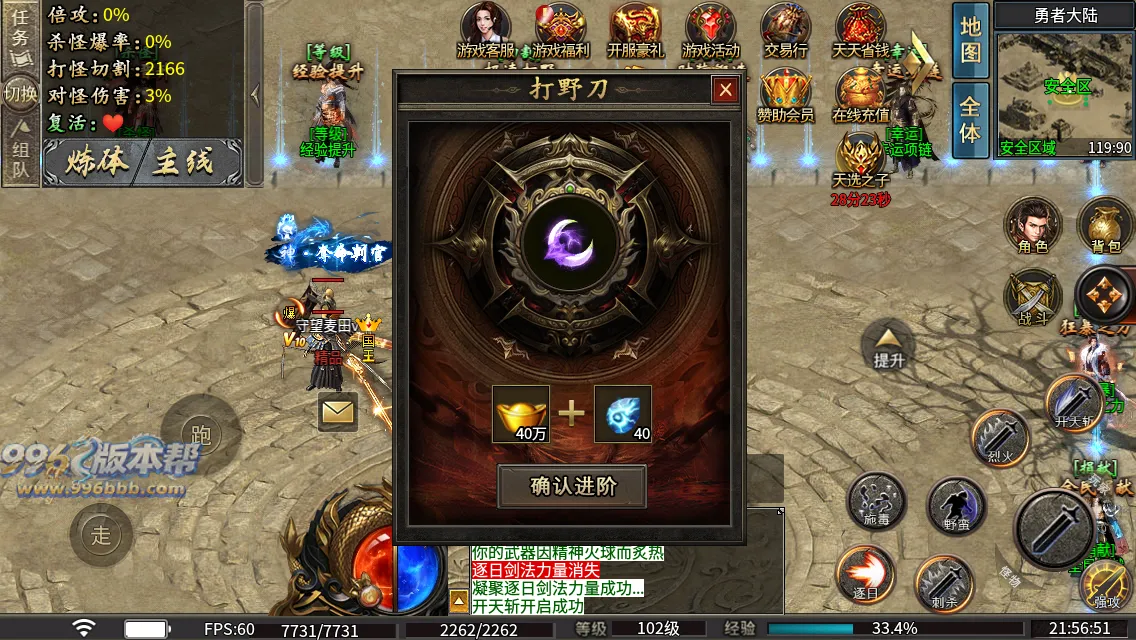Open the 地图 map button
Image resolution: width=1136 pixels, height=640 pixels.
tap(970, 41)
